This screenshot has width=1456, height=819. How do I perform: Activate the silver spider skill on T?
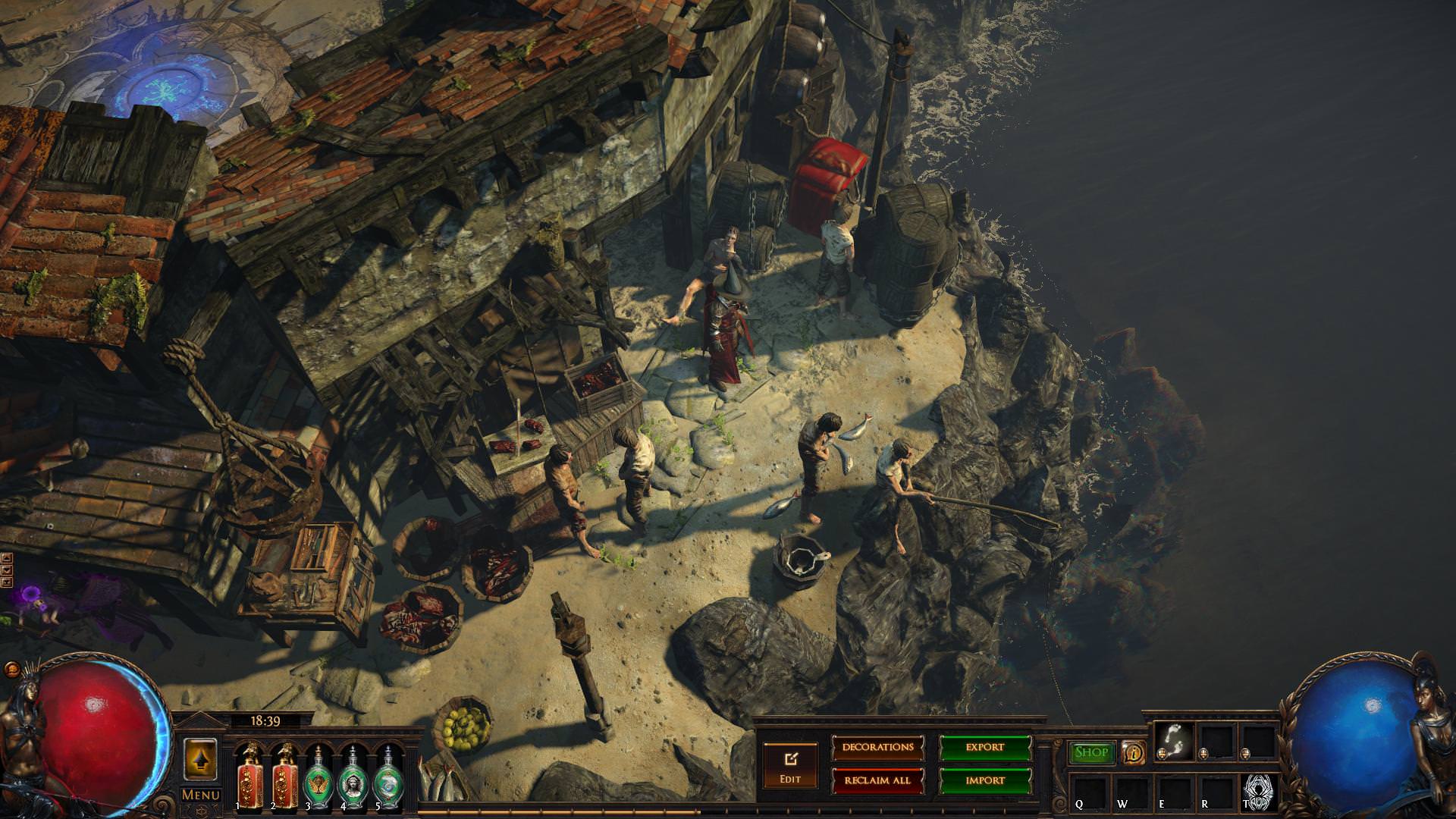(x=1257, y=792)
